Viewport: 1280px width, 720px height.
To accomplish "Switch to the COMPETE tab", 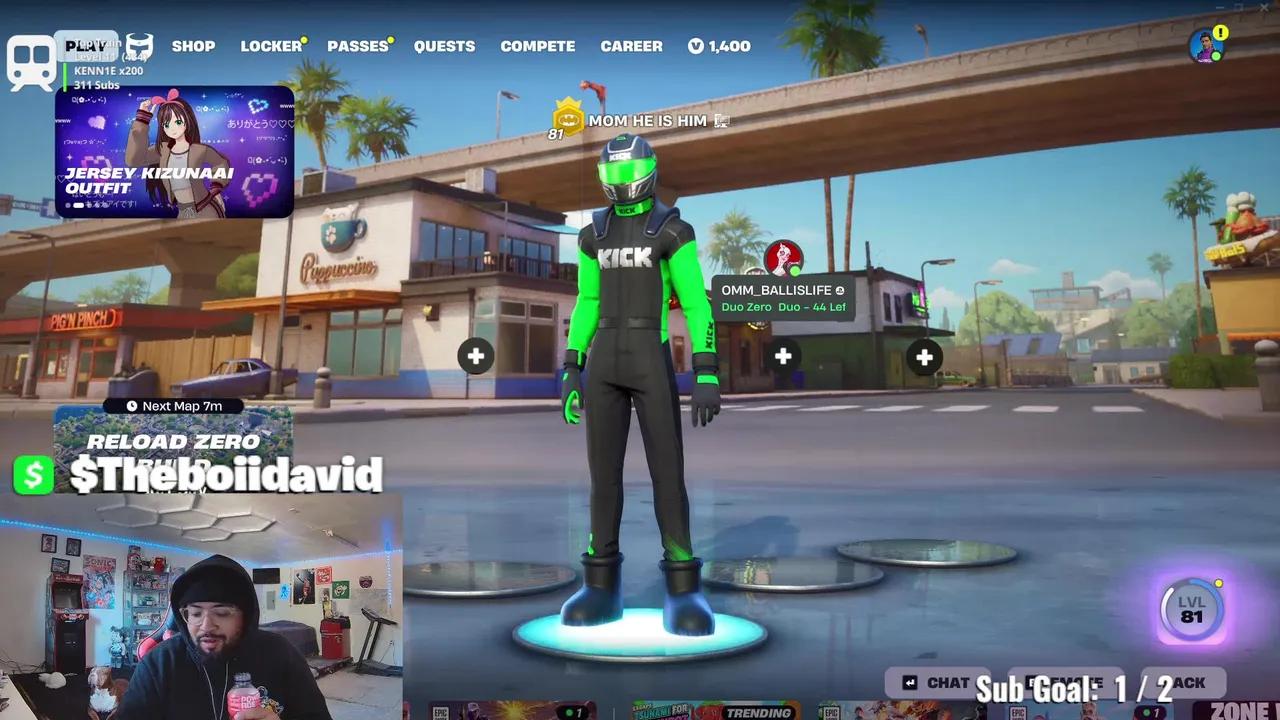I will [x=537, y=46].
